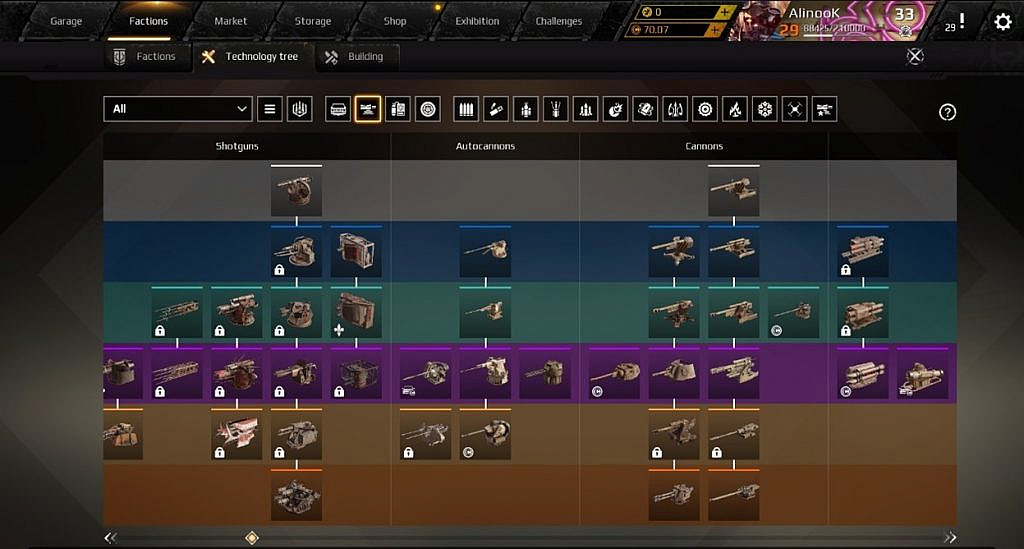Filter parts by the flame icon

point(735,109)
